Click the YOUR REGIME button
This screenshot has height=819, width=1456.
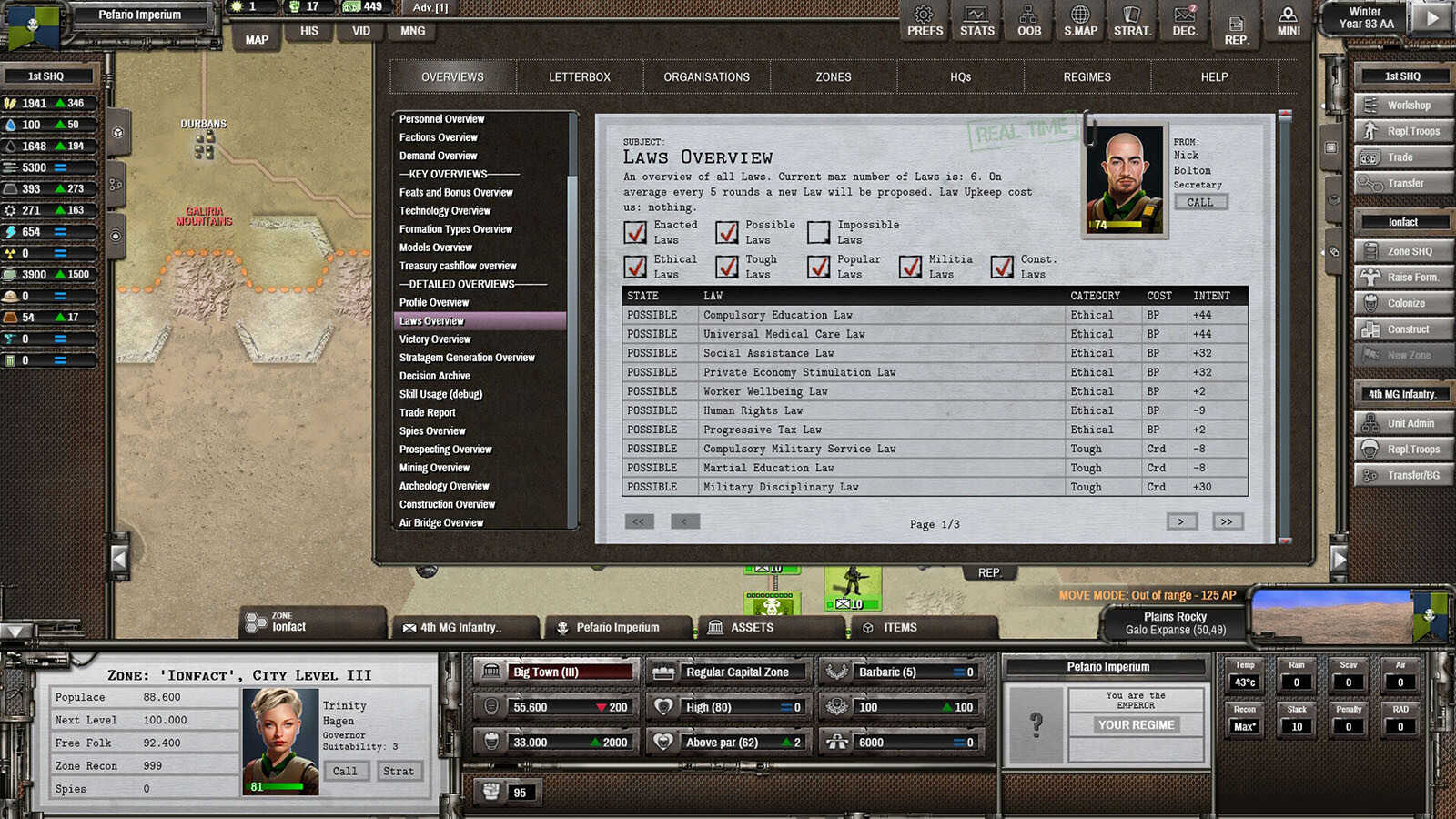coord(1136,725)
